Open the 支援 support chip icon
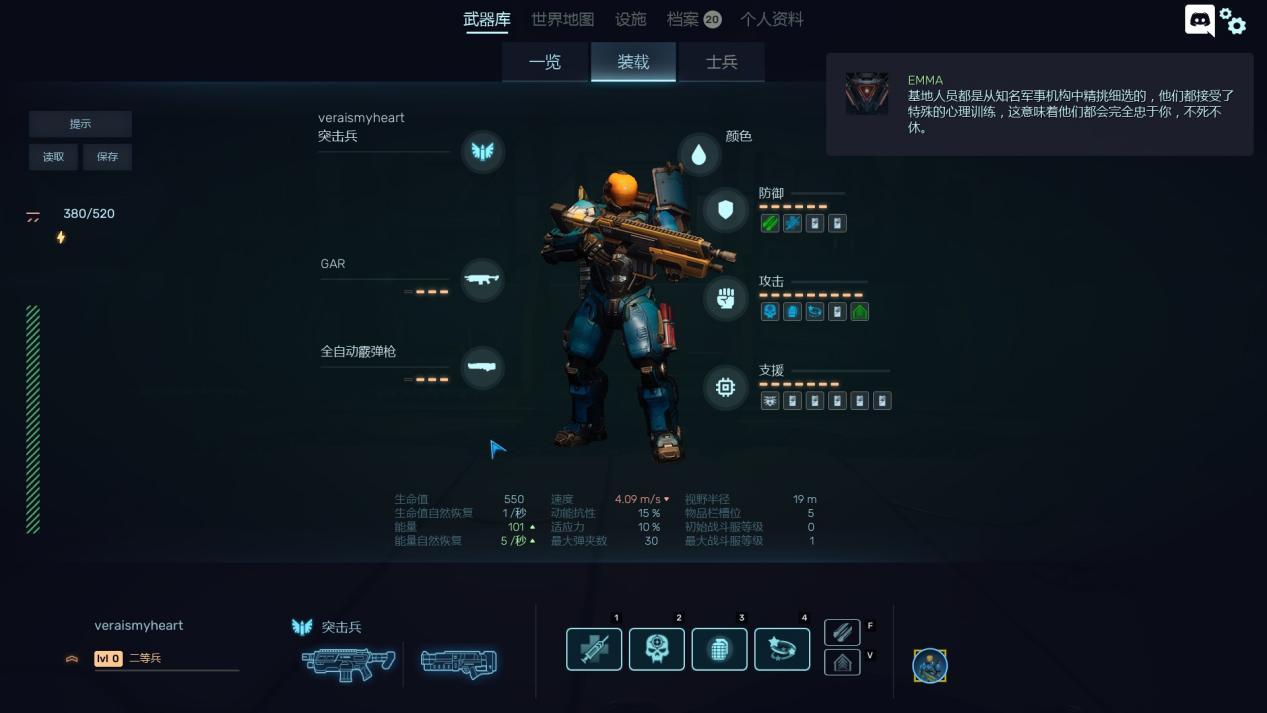 click(725, 387)
